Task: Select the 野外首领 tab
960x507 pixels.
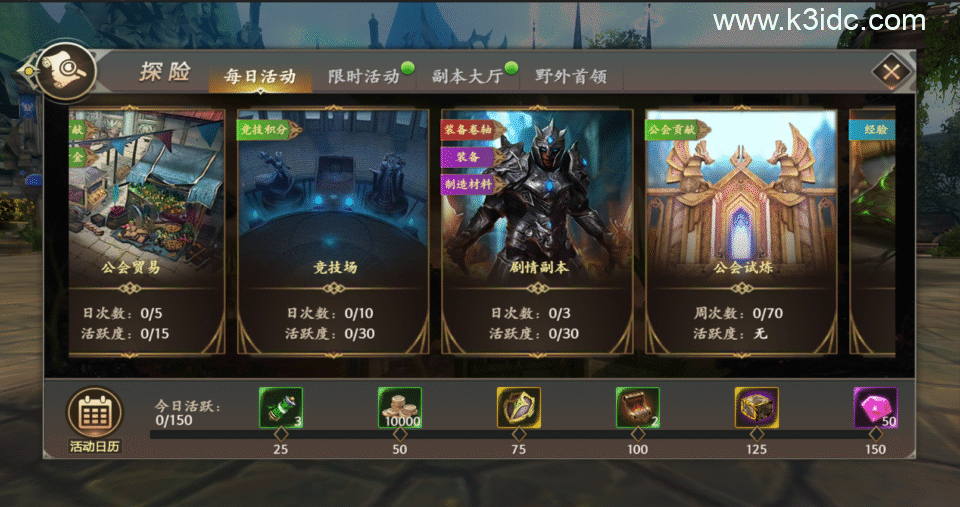Action: coord(570,77)
